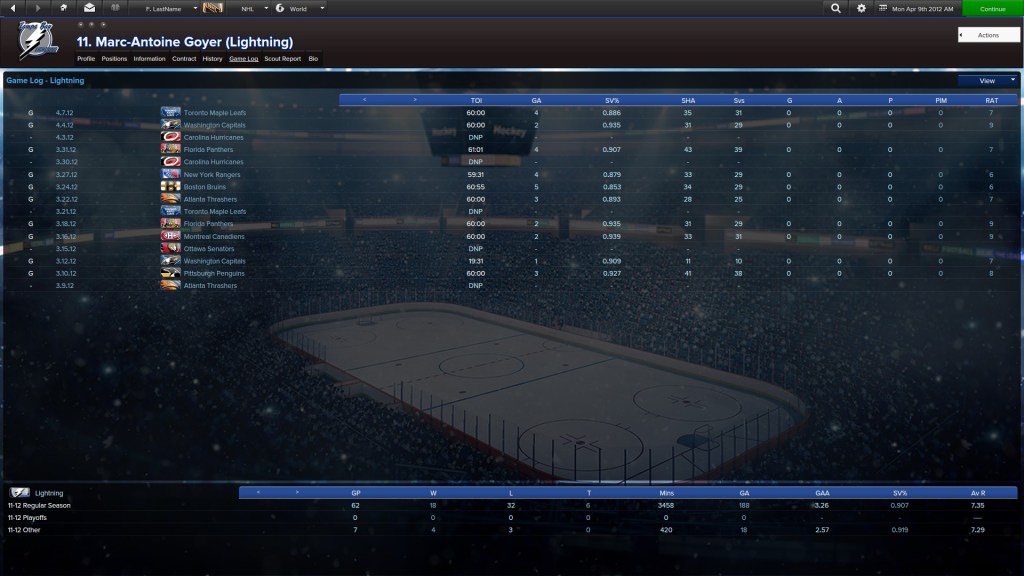Go back with the left arrow
The height and width of the screenshot is (576, 1024).
(x=14, y=8)
